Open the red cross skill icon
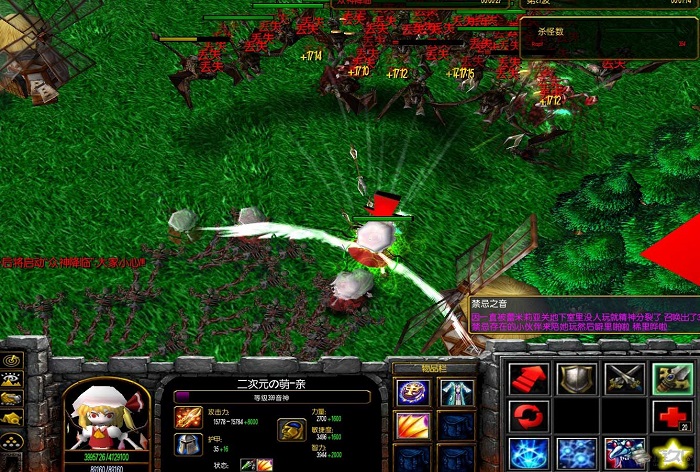The width and height of the screenshot is (700, 472). click(x=671, y=415)
